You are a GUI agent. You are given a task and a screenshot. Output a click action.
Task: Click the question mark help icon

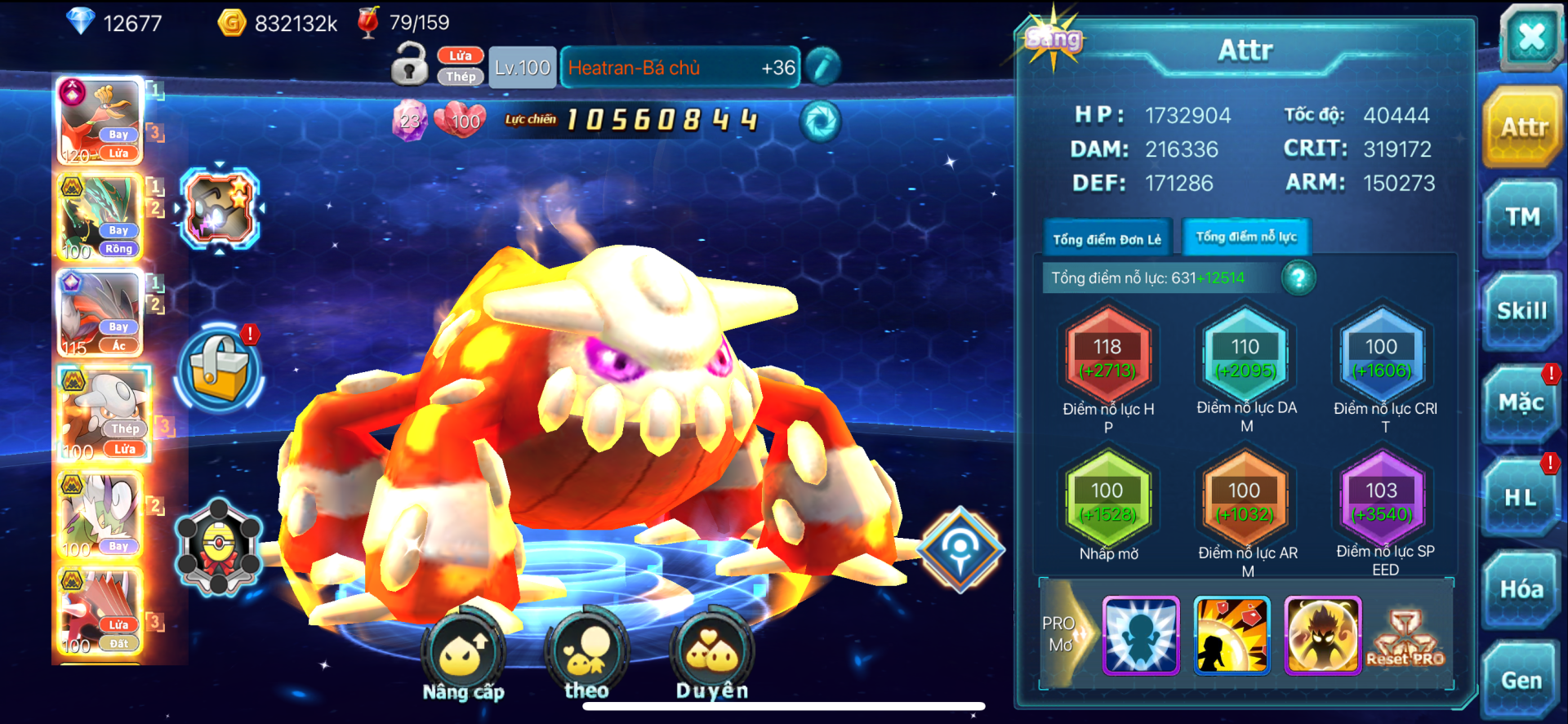click(1298, 278)
